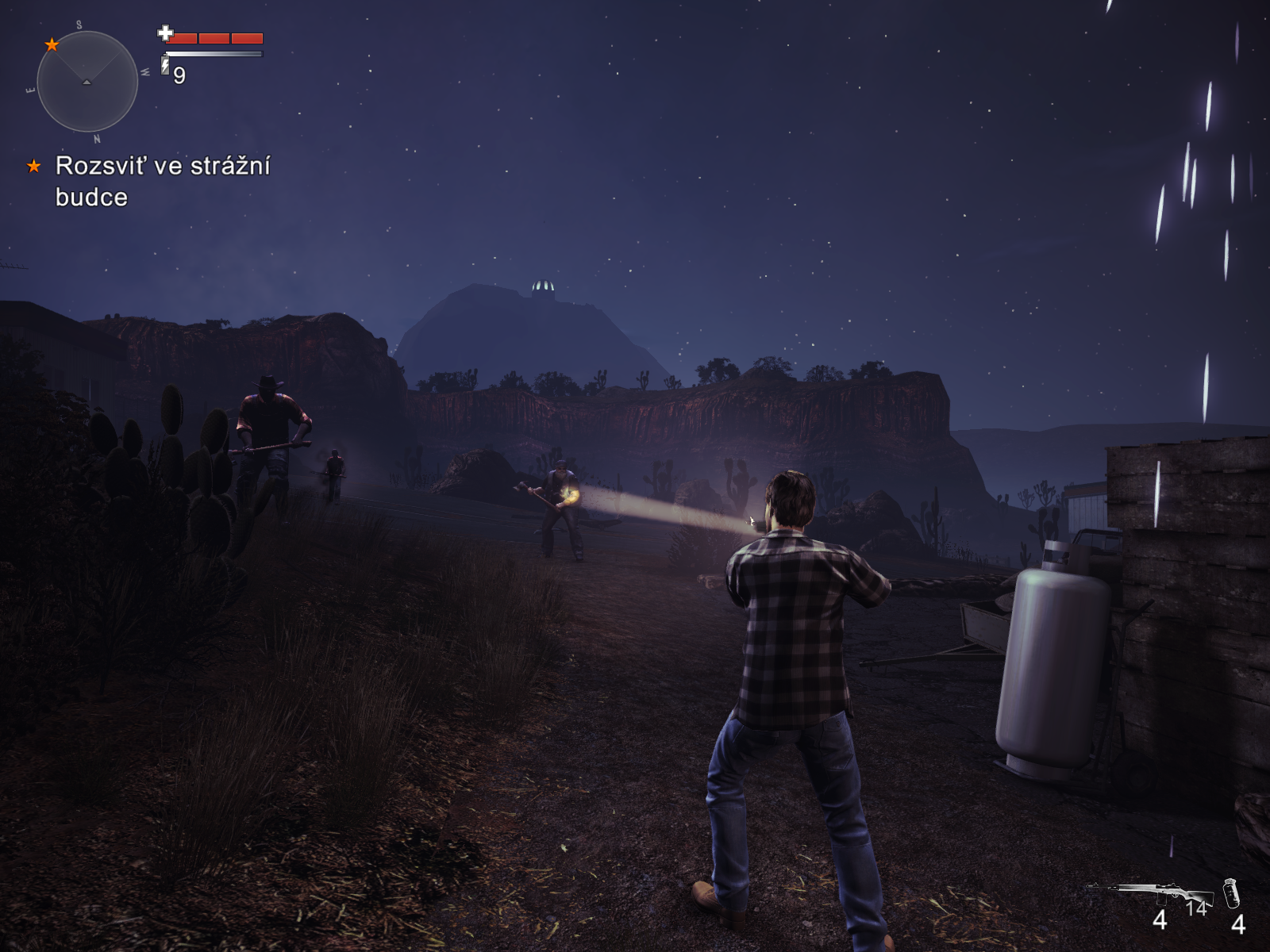Click the flashlight battery icon

(165, 65)
